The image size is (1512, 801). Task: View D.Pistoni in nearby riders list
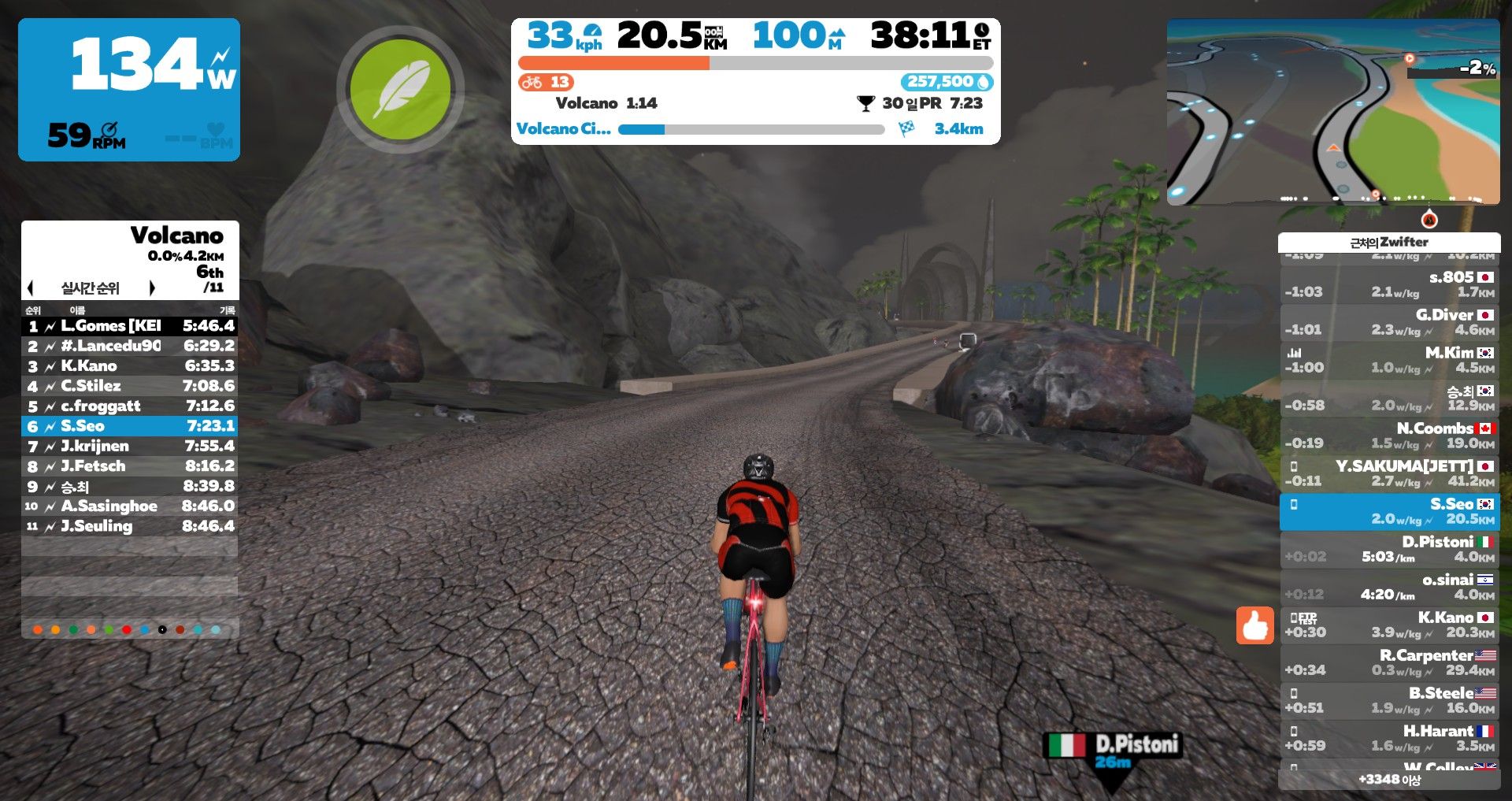tap(1389, 549)
